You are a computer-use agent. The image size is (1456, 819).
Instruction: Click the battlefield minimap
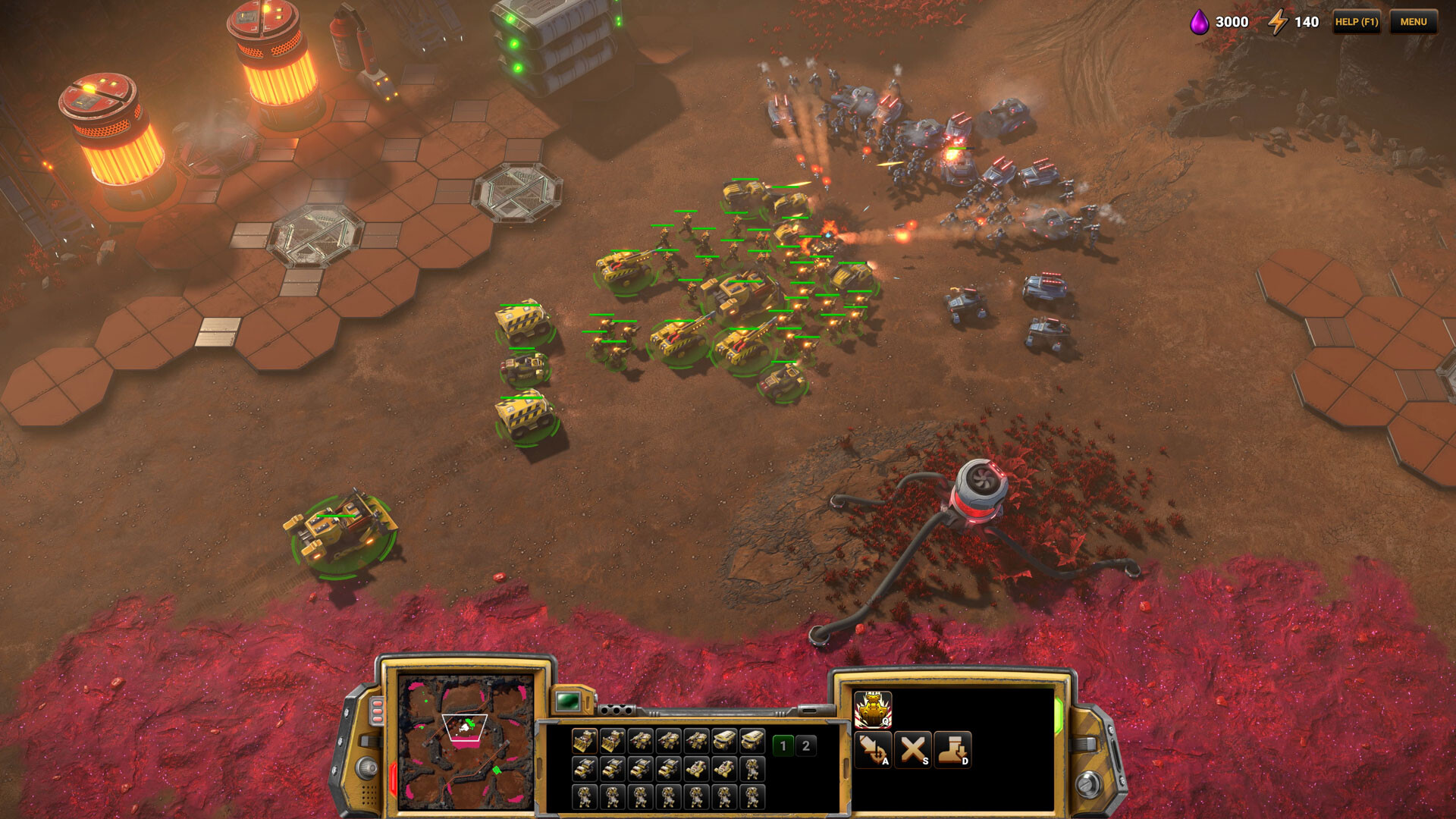pyautogui.click(x=466, y=742)
